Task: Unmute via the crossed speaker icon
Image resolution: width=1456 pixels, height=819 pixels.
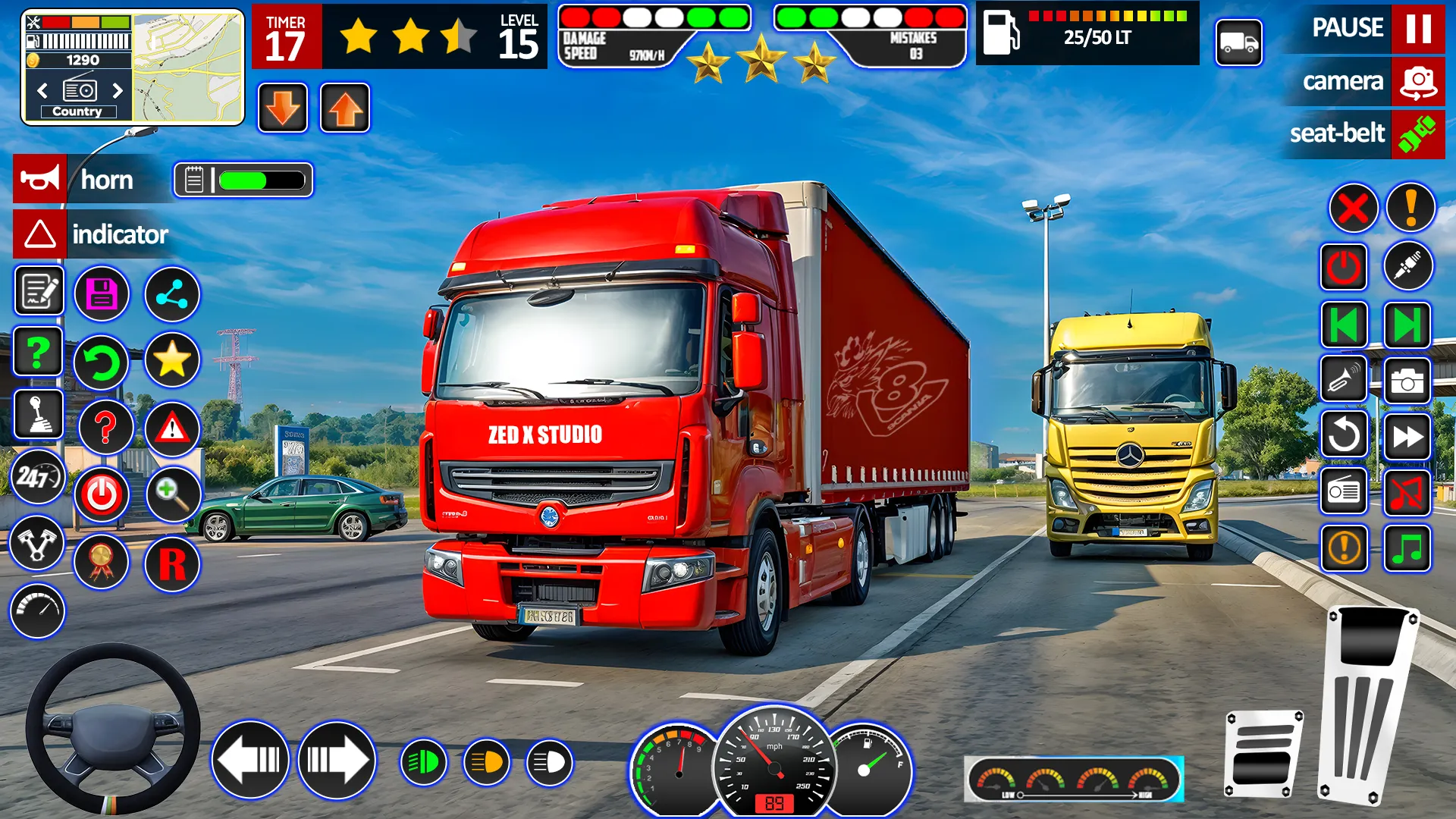Action: coord(1407,491)
